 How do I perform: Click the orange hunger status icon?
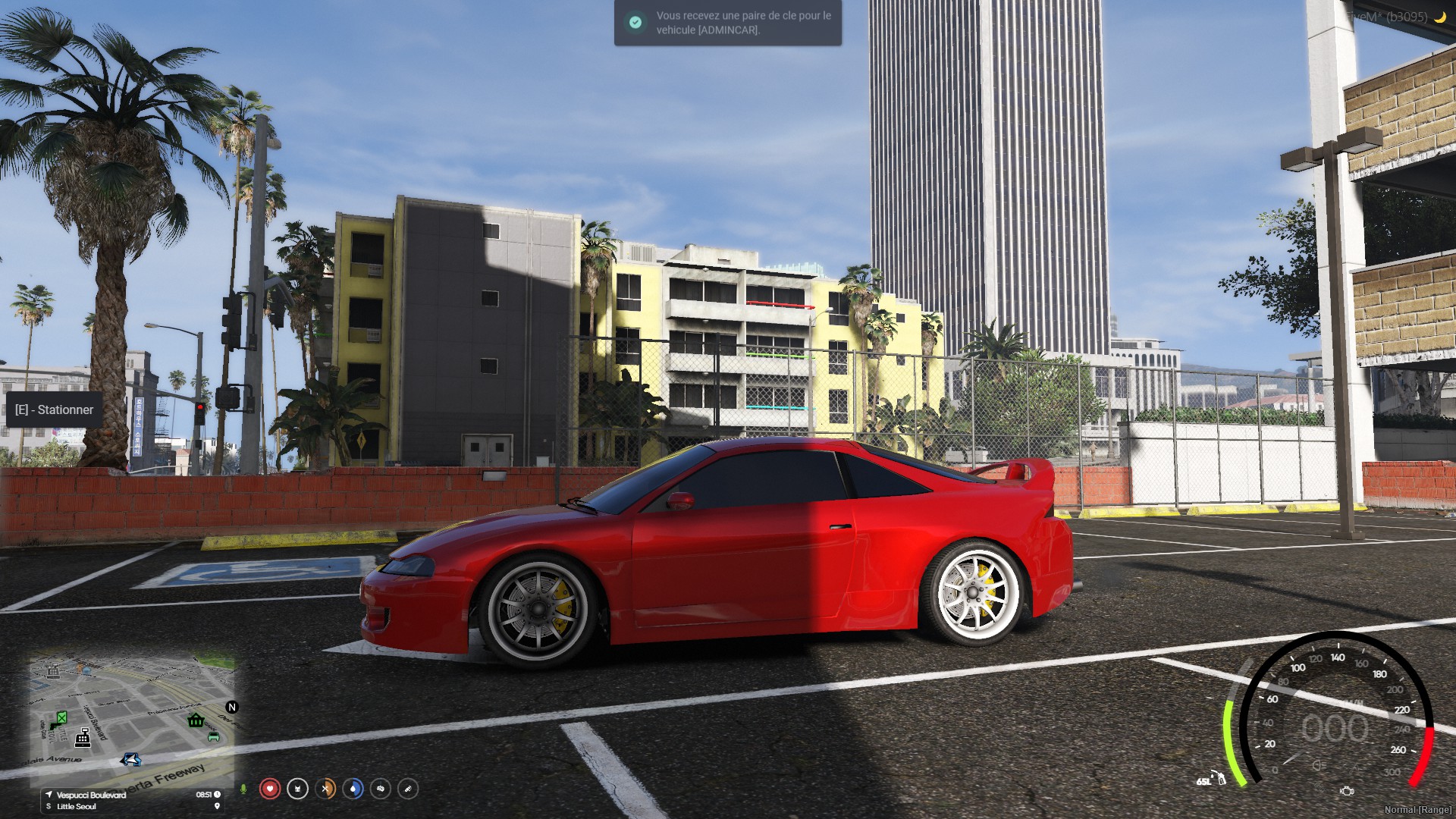tap(325, 789)
